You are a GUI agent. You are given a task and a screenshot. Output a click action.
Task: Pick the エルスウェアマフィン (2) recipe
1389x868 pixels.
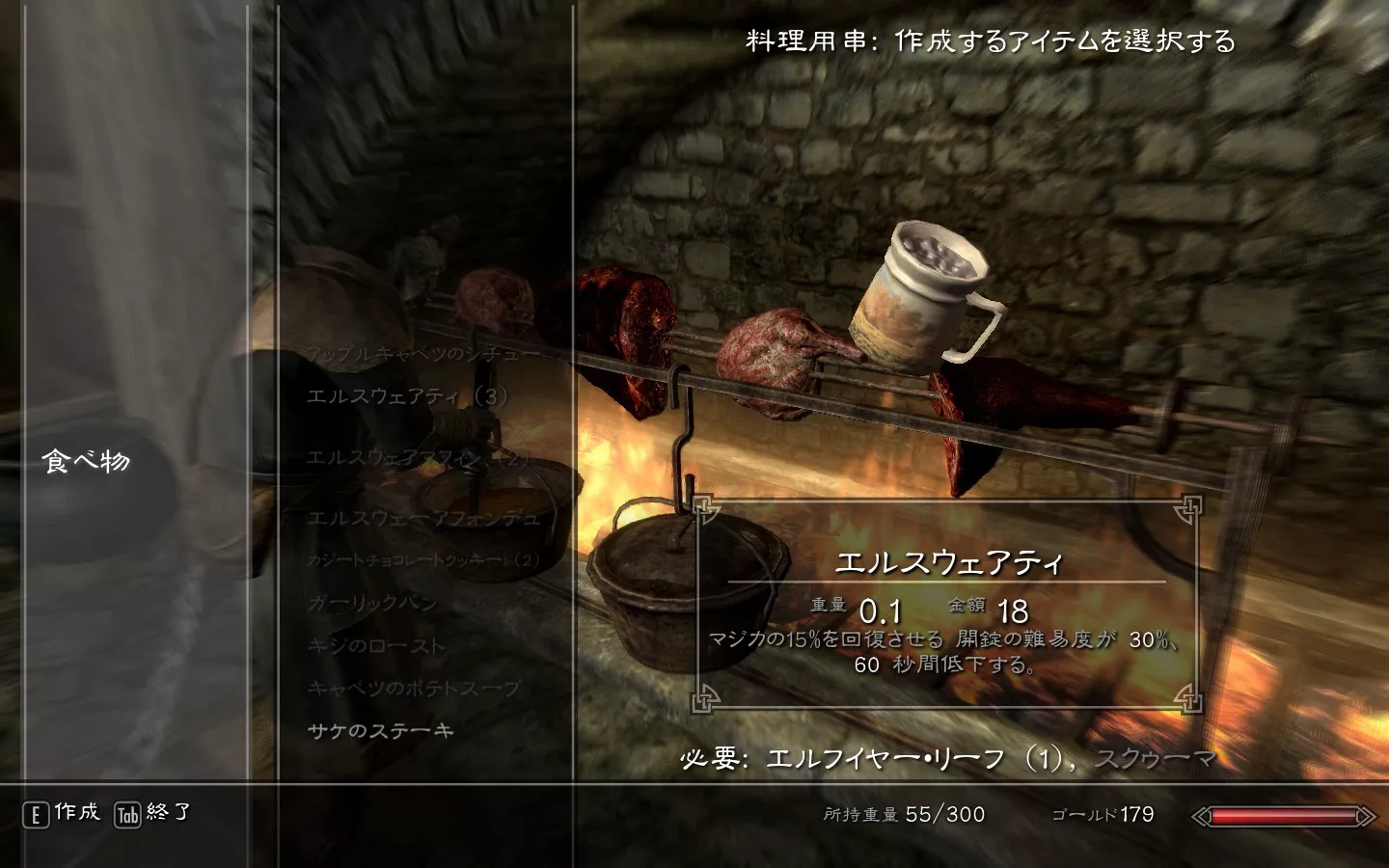click(419, 458)
